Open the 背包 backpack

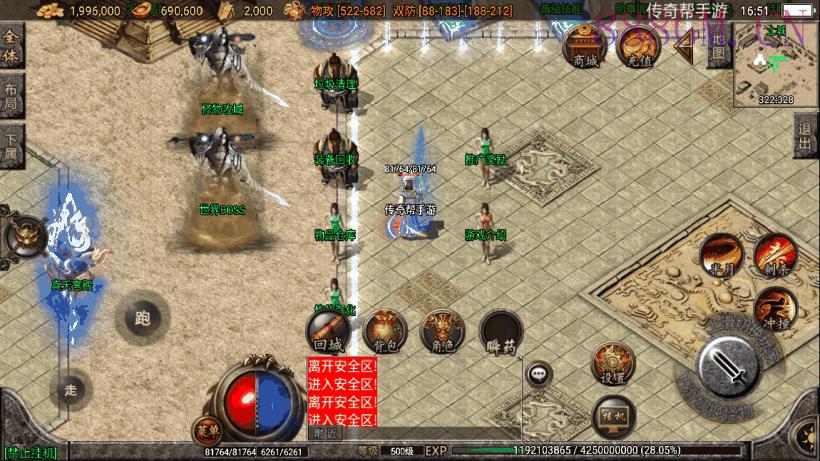385,330
